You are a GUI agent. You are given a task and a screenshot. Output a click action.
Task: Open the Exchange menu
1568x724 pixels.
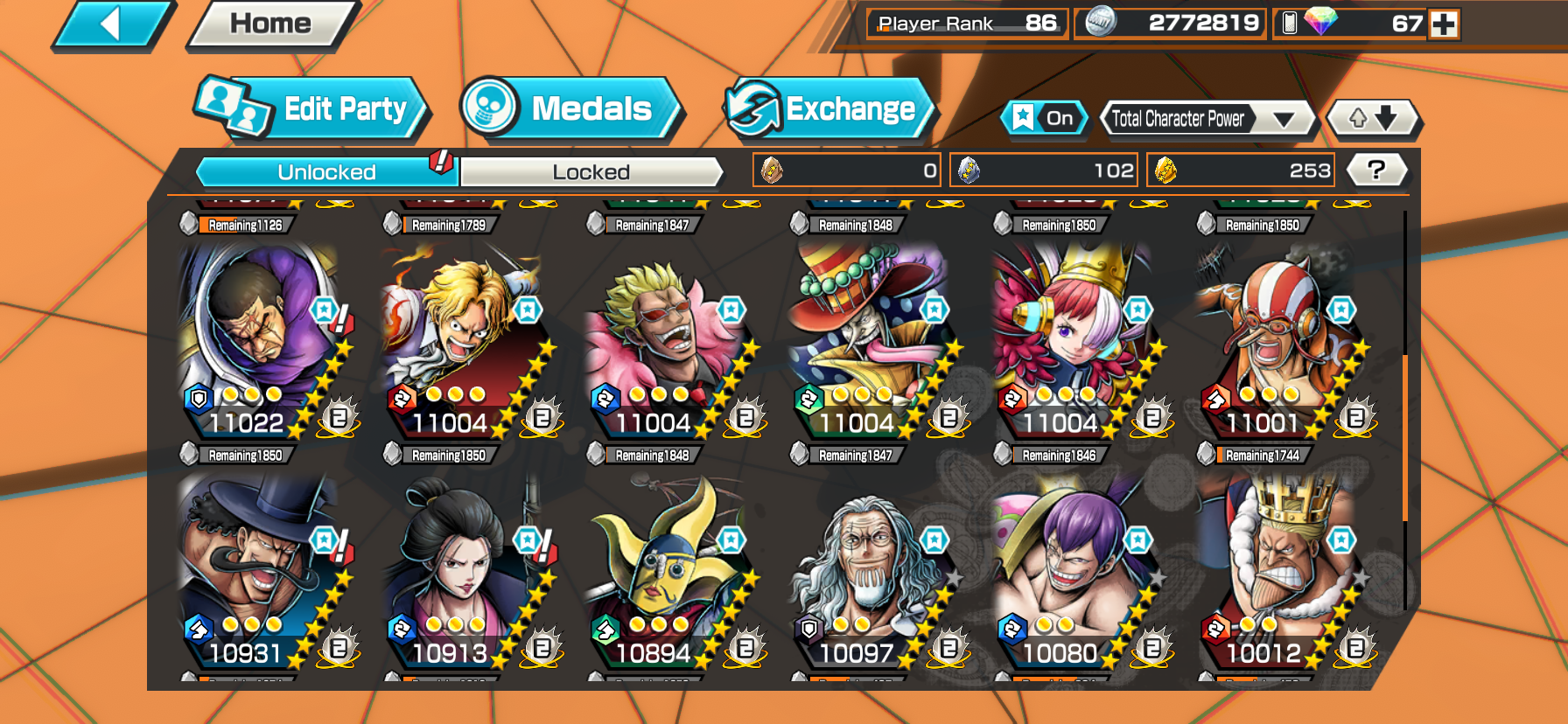[x=829, y=109]
